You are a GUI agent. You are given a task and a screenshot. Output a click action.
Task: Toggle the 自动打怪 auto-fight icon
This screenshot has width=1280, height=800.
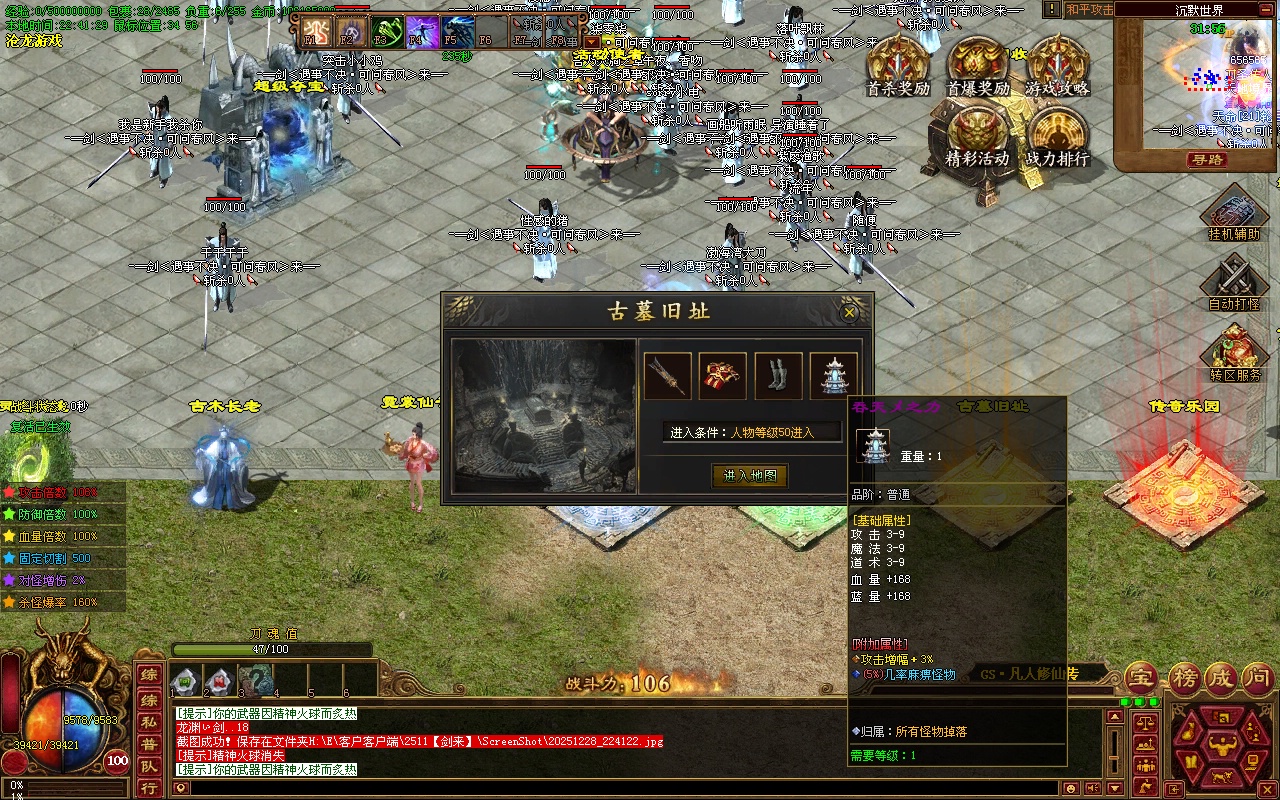pyautogui.click(x=1234, y=282)
